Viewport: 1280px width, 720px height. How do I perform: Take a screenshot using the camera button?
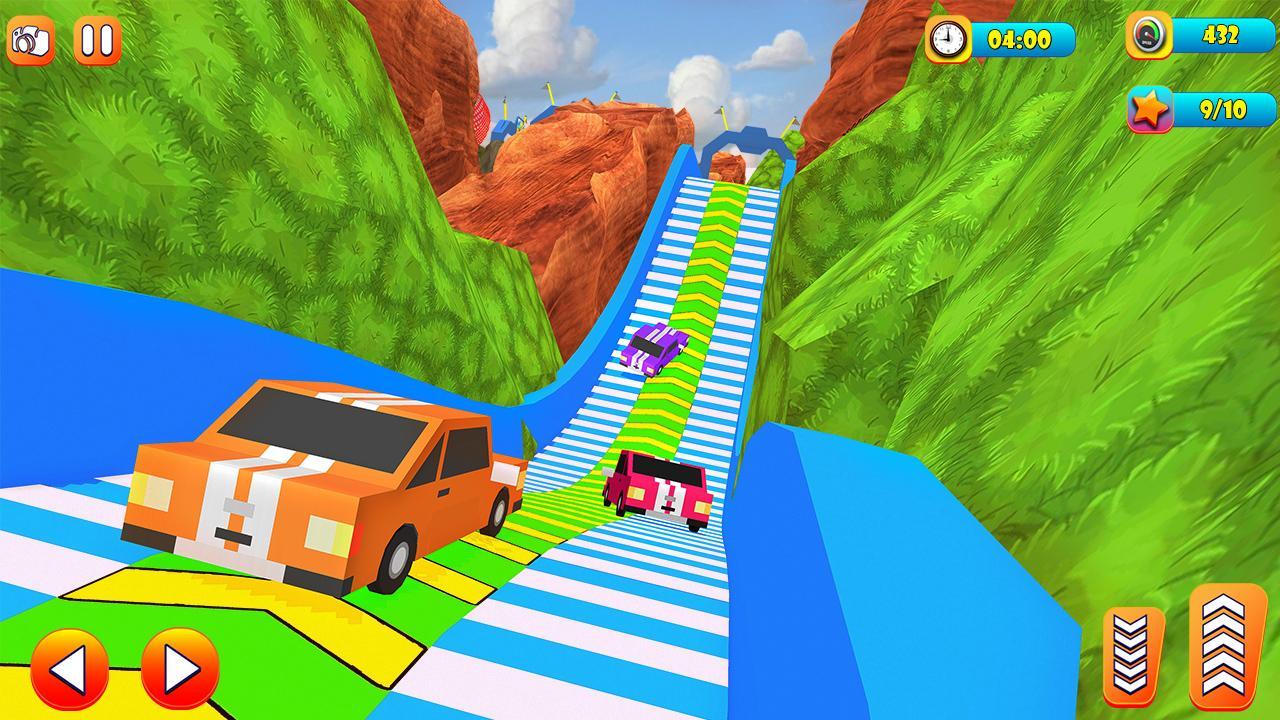(x=31, y=40)
